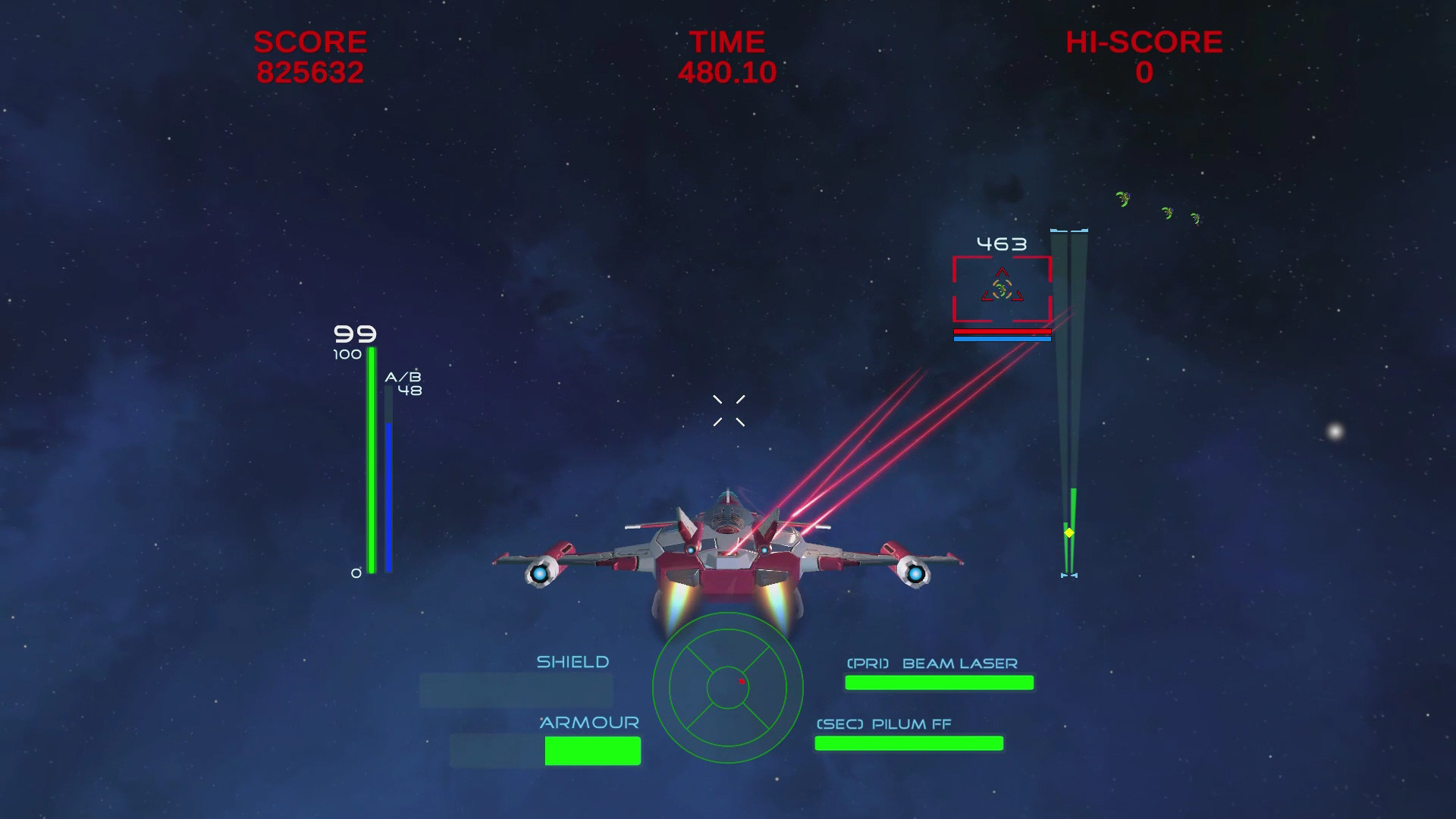Viewport: 1456px width, 819px height.
Task: Click the TIME counter showing 480.10
Action: [726, 72]
